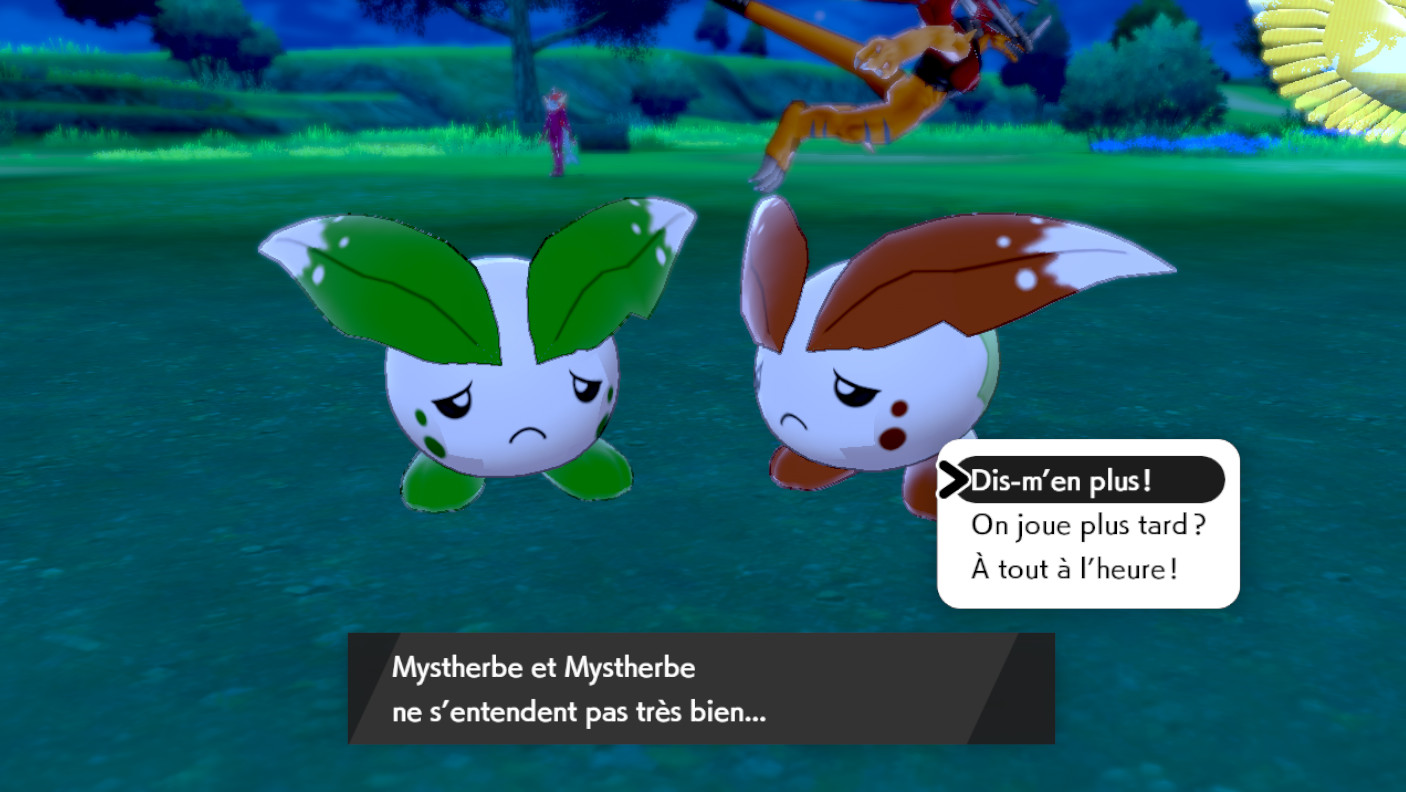Click the black dialogue box at the bottom
The width and height of the screenshot is (1406, 792).
coord(700,690)
